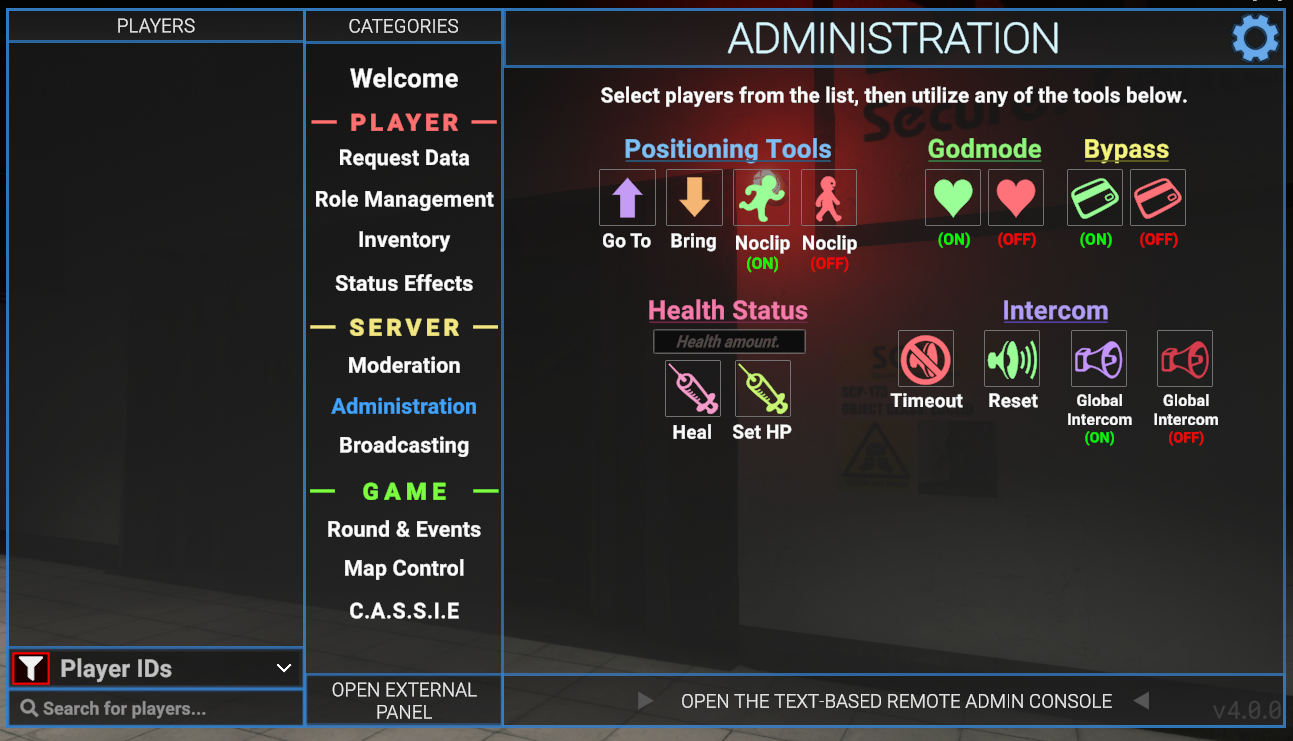
Task: Click the intercom Timeout icon
Action: [925, 359]
